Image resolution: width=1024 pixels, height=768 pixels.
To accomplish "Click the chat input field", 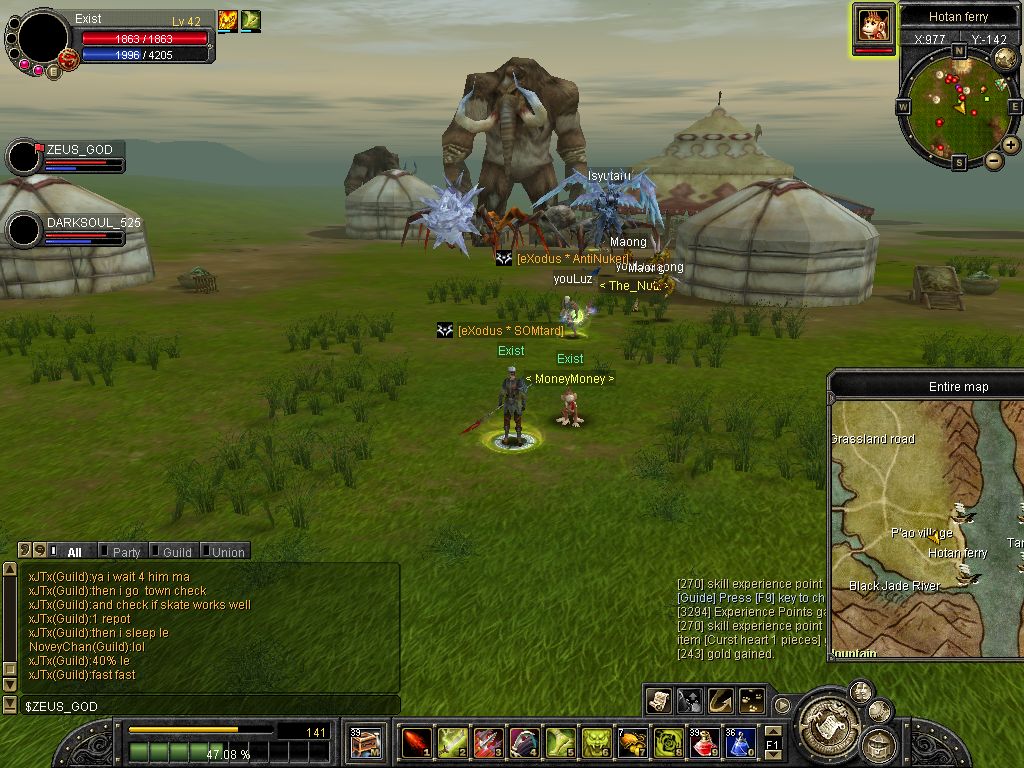I will coord(200,706).
